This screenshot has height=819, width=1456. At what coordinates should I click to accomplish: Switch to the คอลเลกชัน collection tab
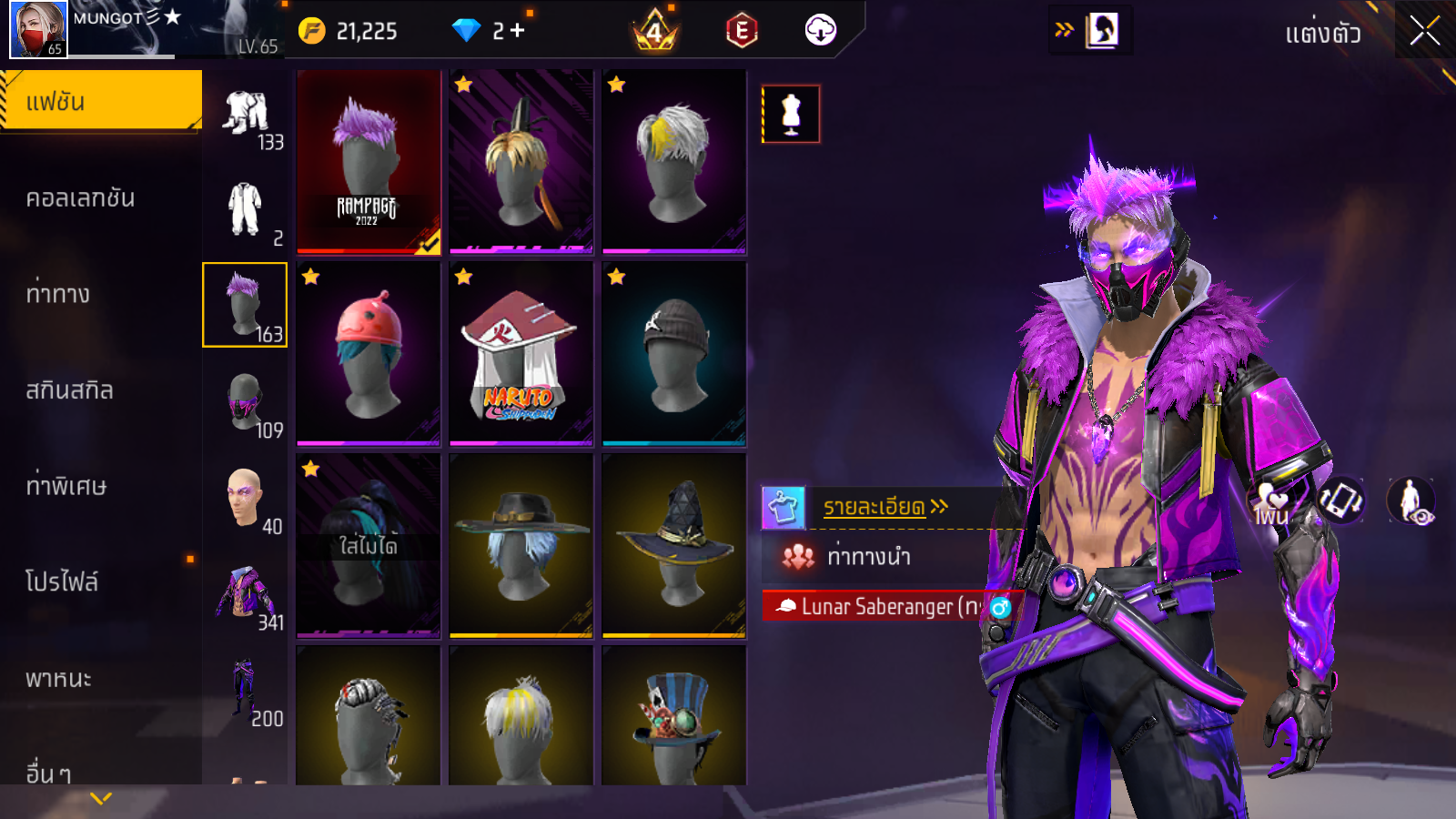pyautogui.click(x=81, y=198)
